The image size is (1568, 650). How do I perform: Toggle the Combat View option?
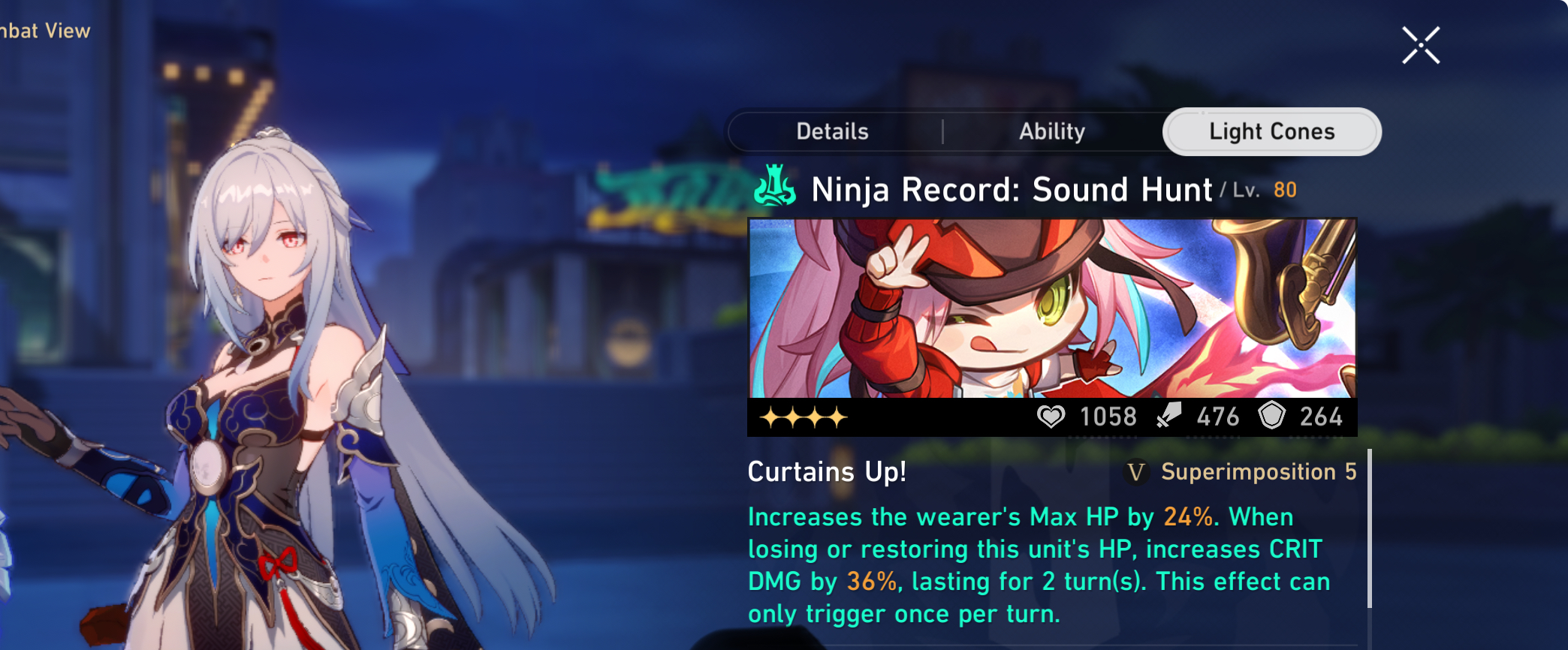click(x=45, y=32)
